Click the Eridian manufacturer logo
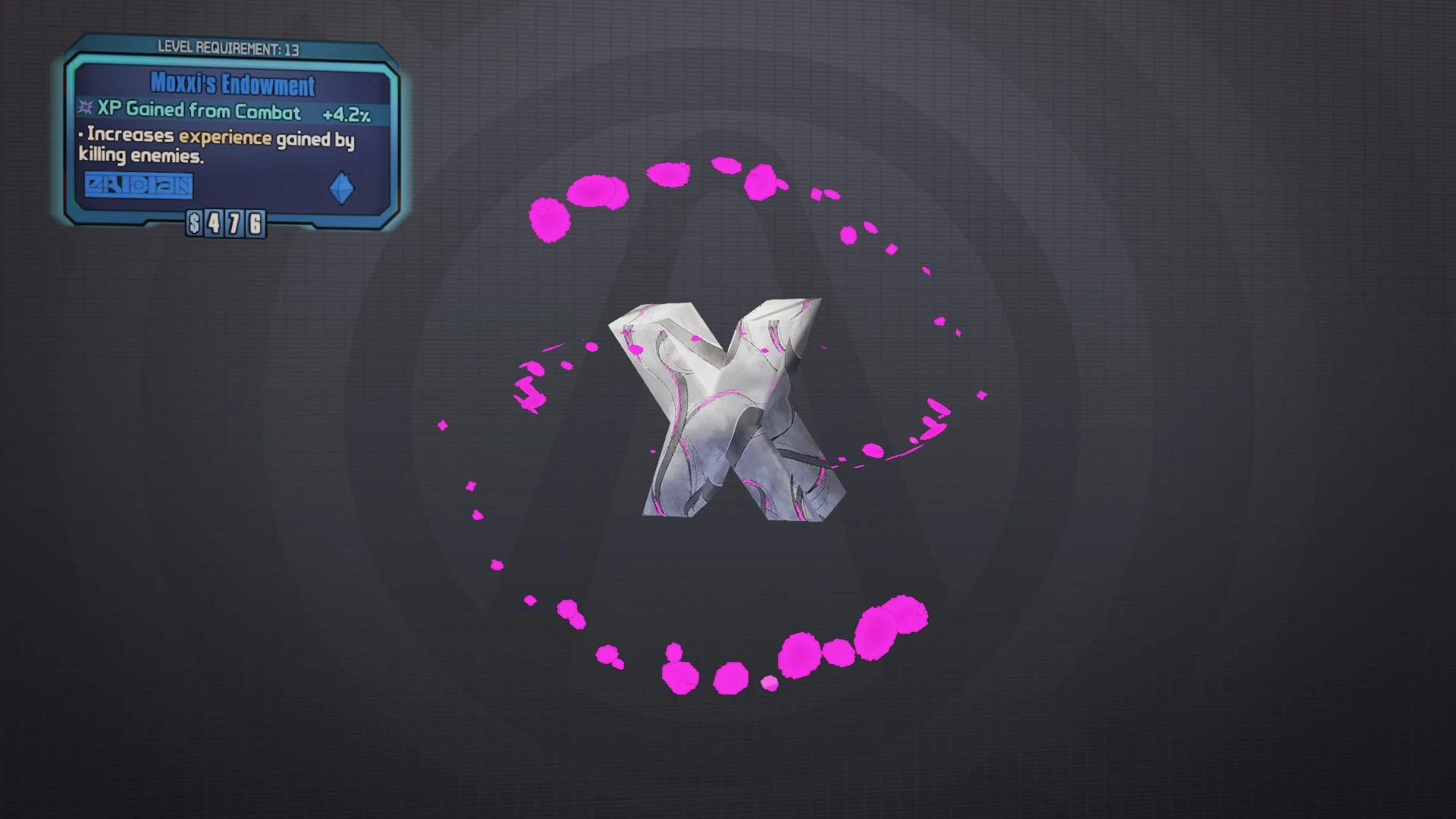 point(137,185)
